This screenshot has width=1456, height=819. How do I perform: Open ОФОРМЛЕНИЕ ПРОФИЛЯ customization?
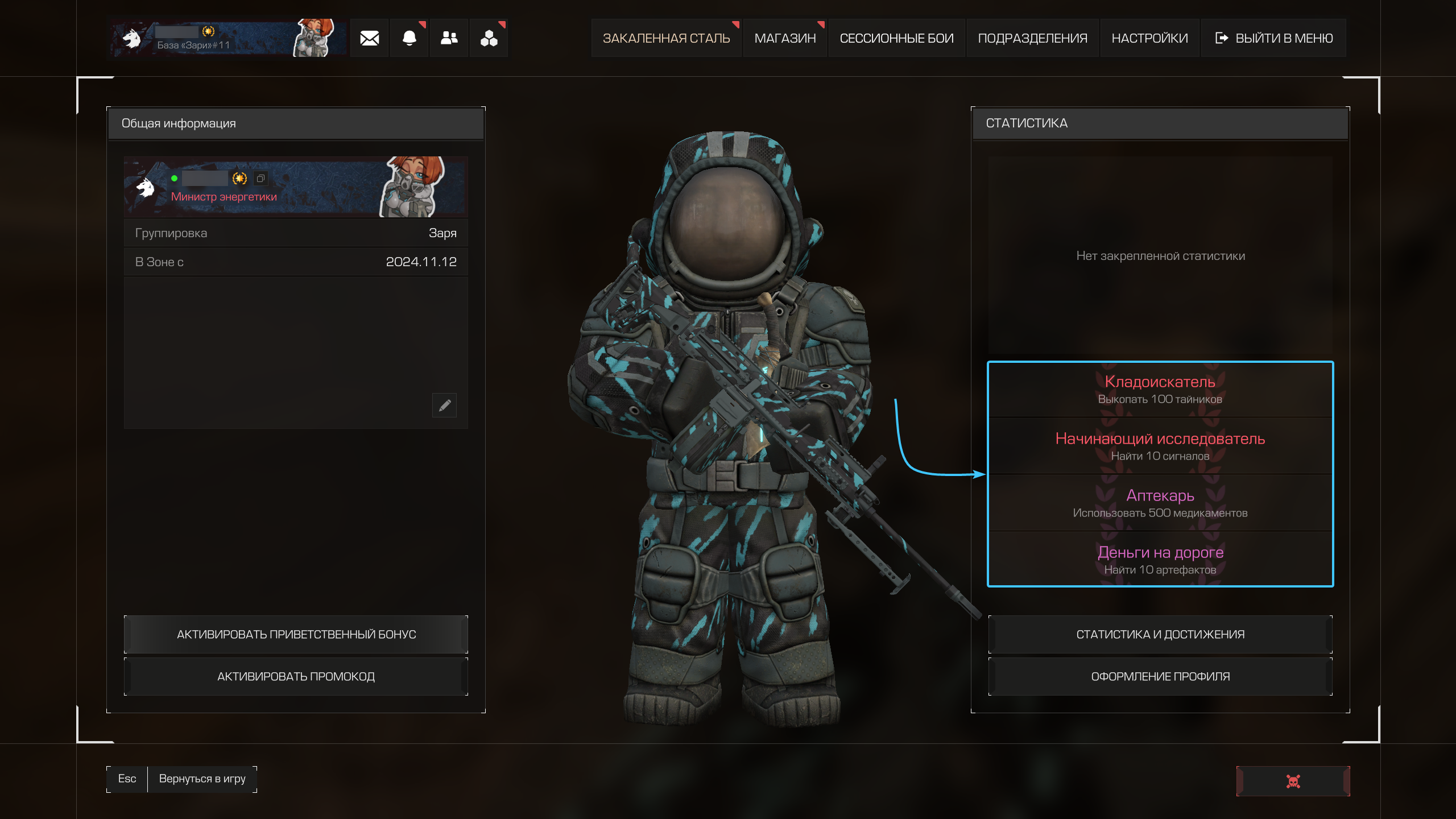pyautogui.click(x=1160, y=676)
